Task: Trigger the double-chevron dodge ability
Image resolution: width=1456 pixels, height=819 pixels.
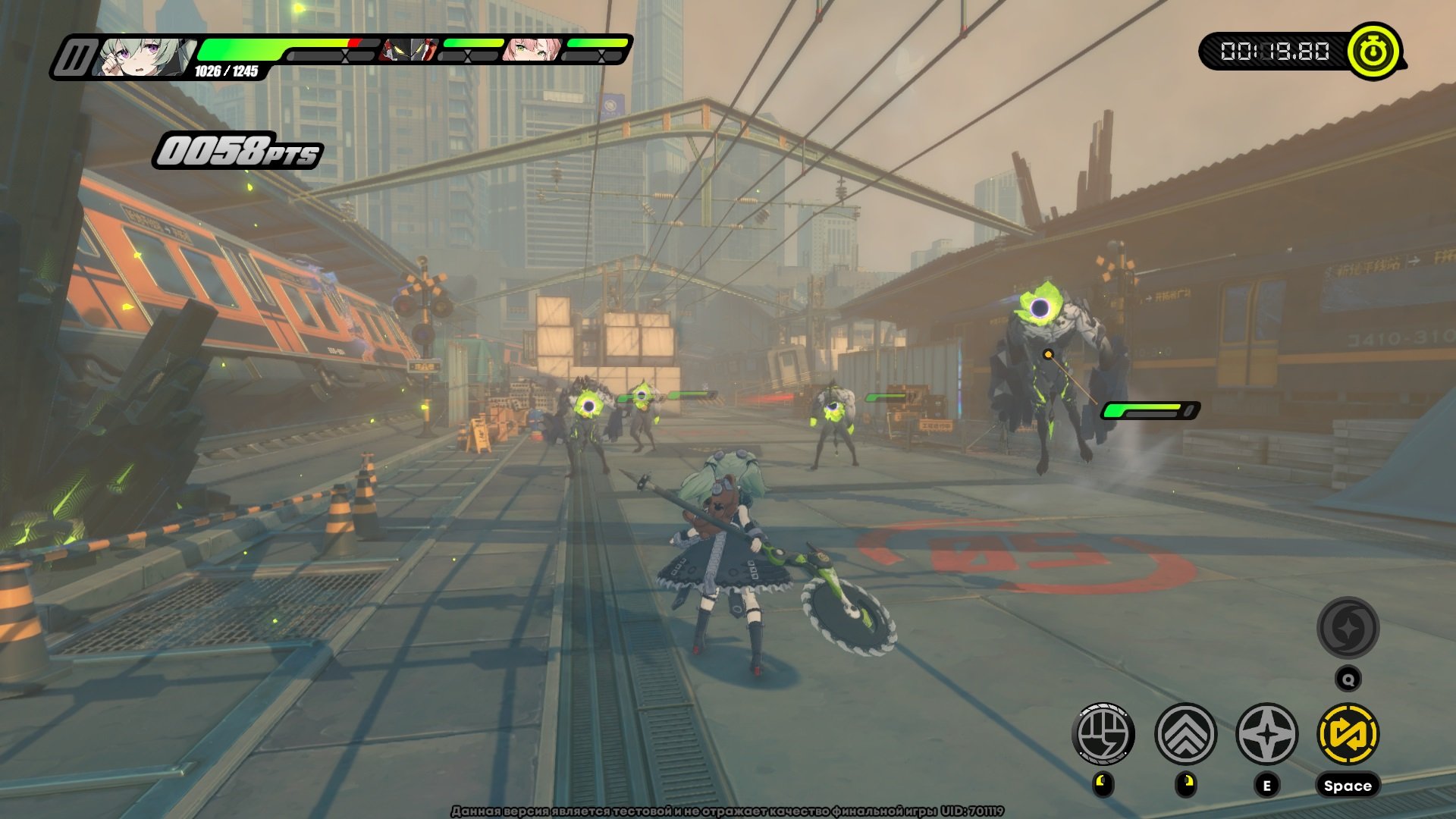Action: pos(1185,733)
